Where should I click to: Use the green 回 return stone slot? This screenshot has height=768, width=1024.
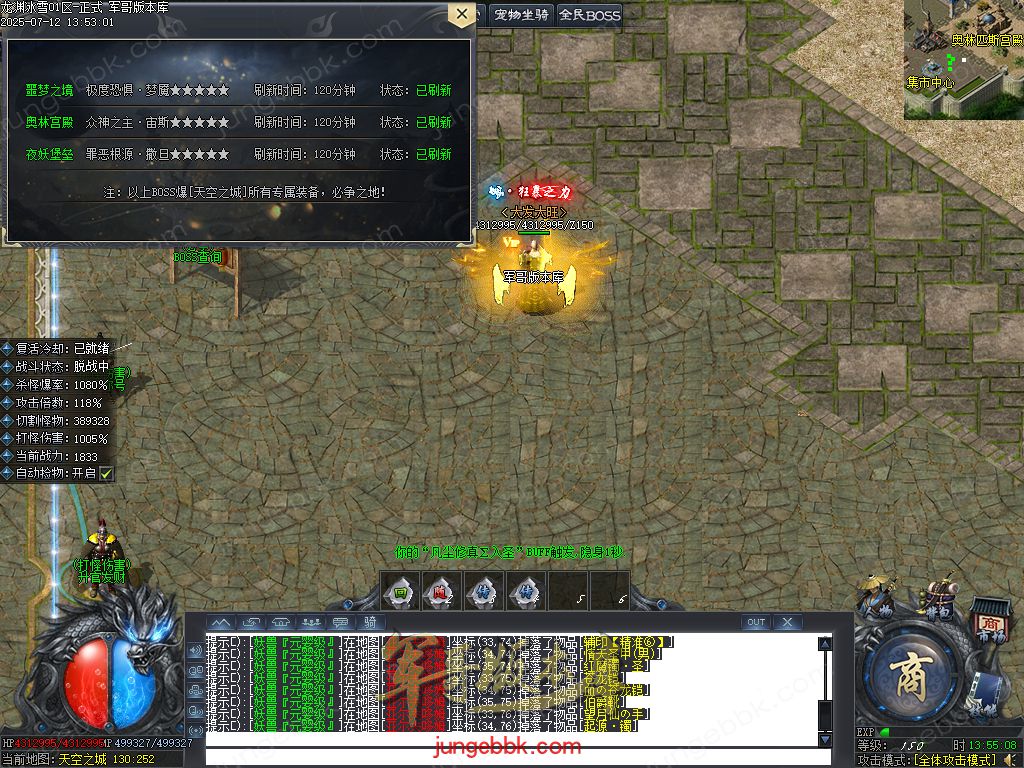click(399, 592)
